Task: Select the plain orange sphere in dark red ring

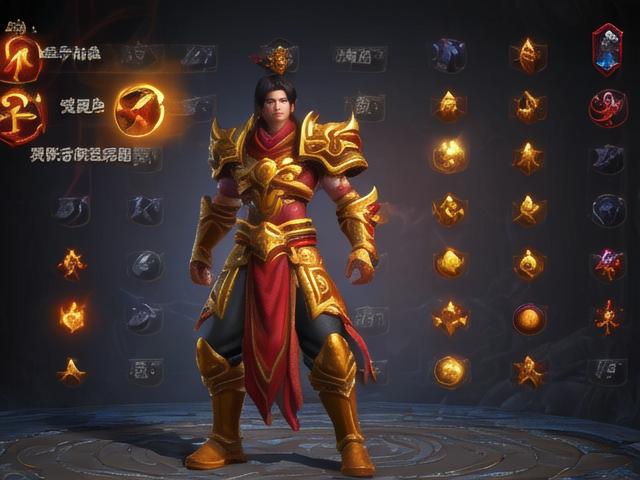Action: pos(529,319)
